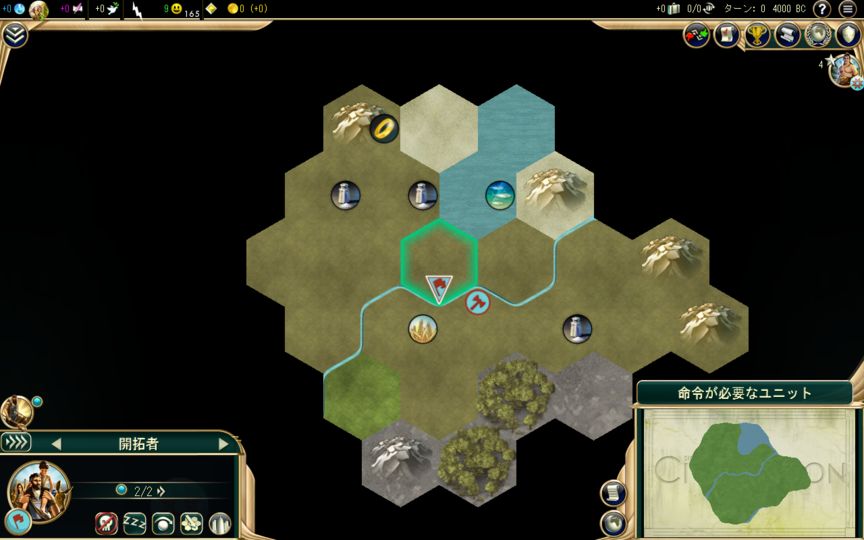864x540 pixels.
Task: Select the disband unit skull icon
Action: point(106,522)
